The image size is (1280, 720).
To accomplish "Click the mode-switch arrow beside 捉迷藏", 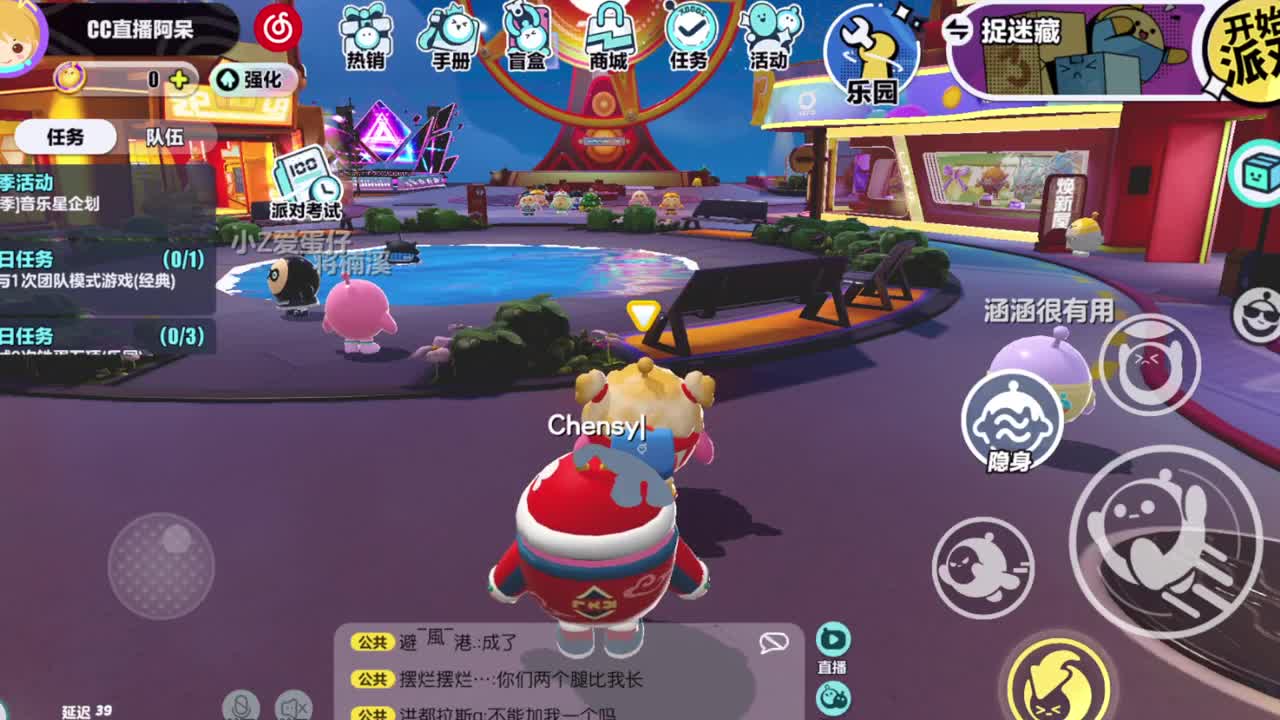I will click(x=959, y=30).
